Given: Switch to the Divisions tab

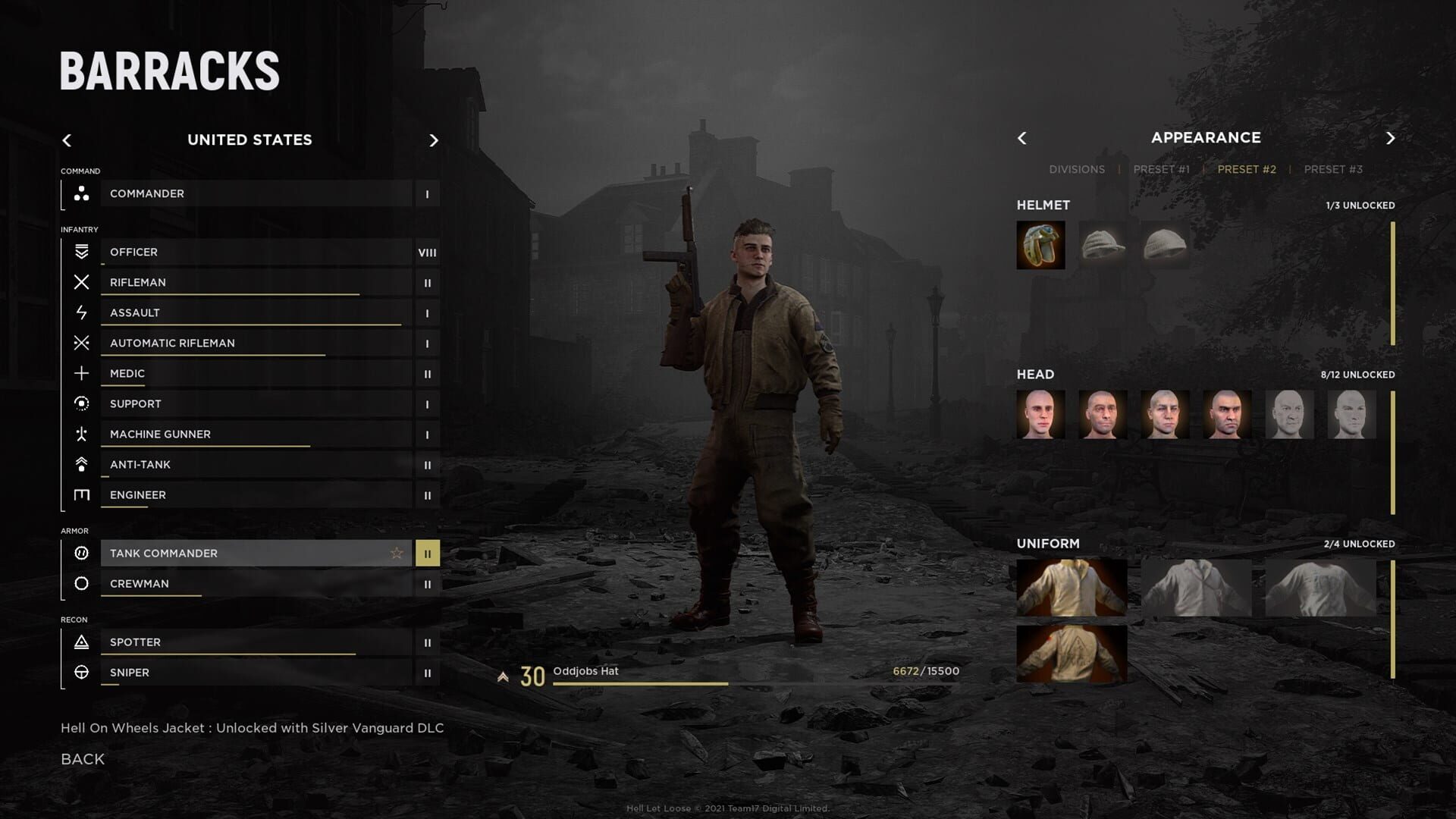Looking at the screenshot, I should pyautogui.click(x=1077, y=169).
